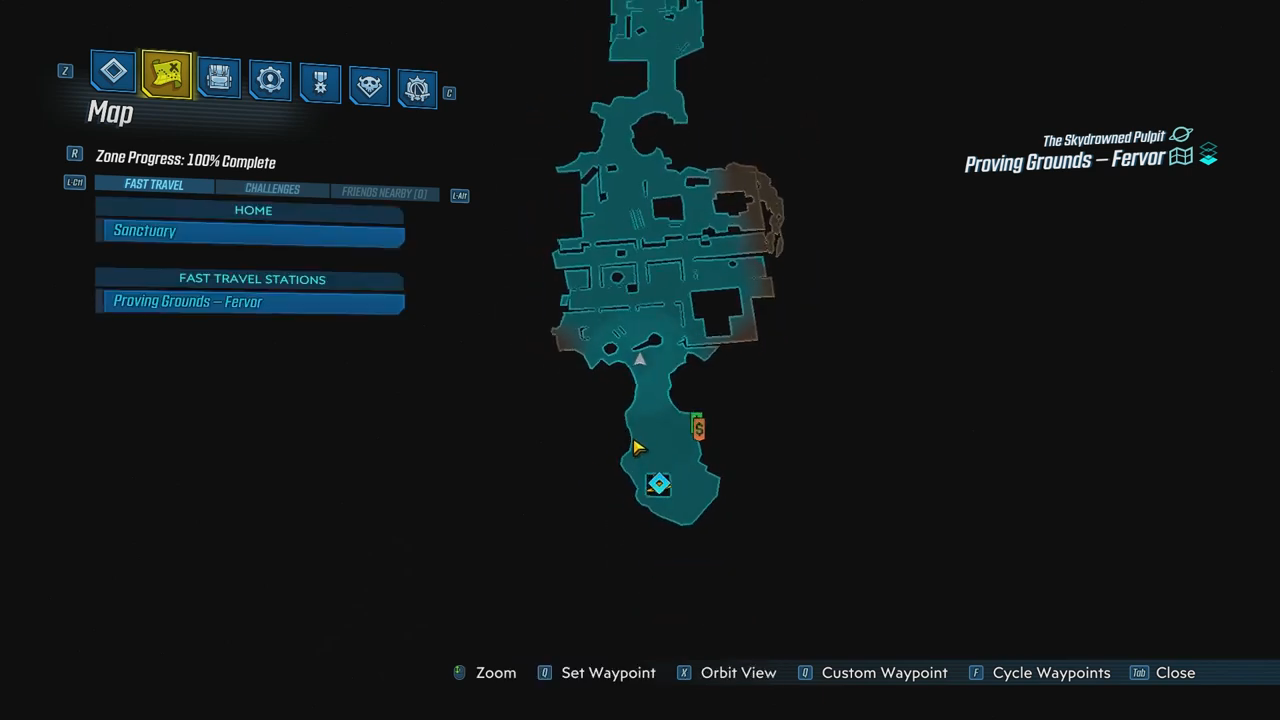The height and width of the screenshot is (720, 1280).
Task: Select Proving Grounds – Fervor fast travel station
Action: click(253, 302)
